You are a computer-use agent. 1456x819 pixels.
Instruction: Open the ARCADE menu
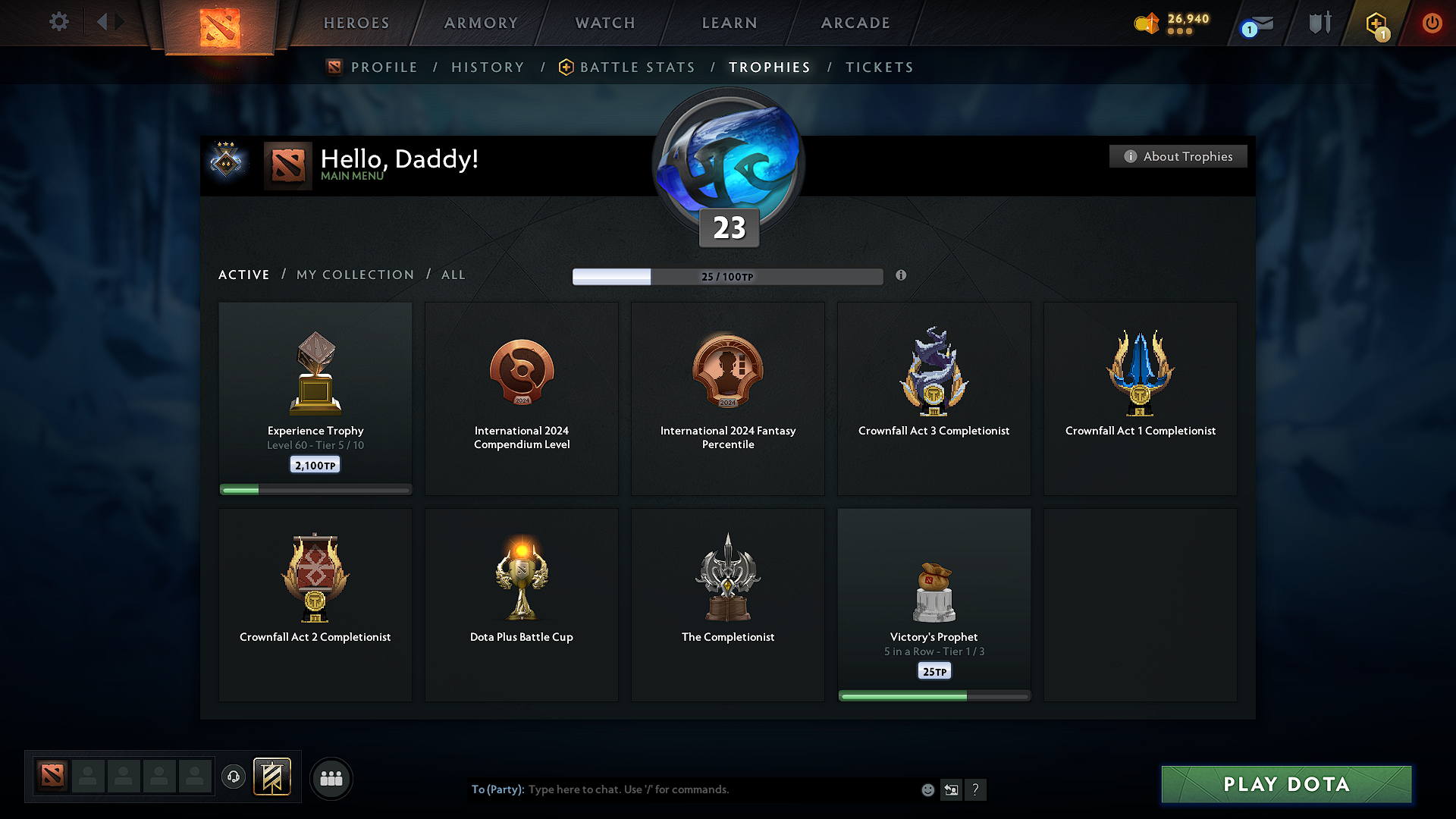coord(855,23)
